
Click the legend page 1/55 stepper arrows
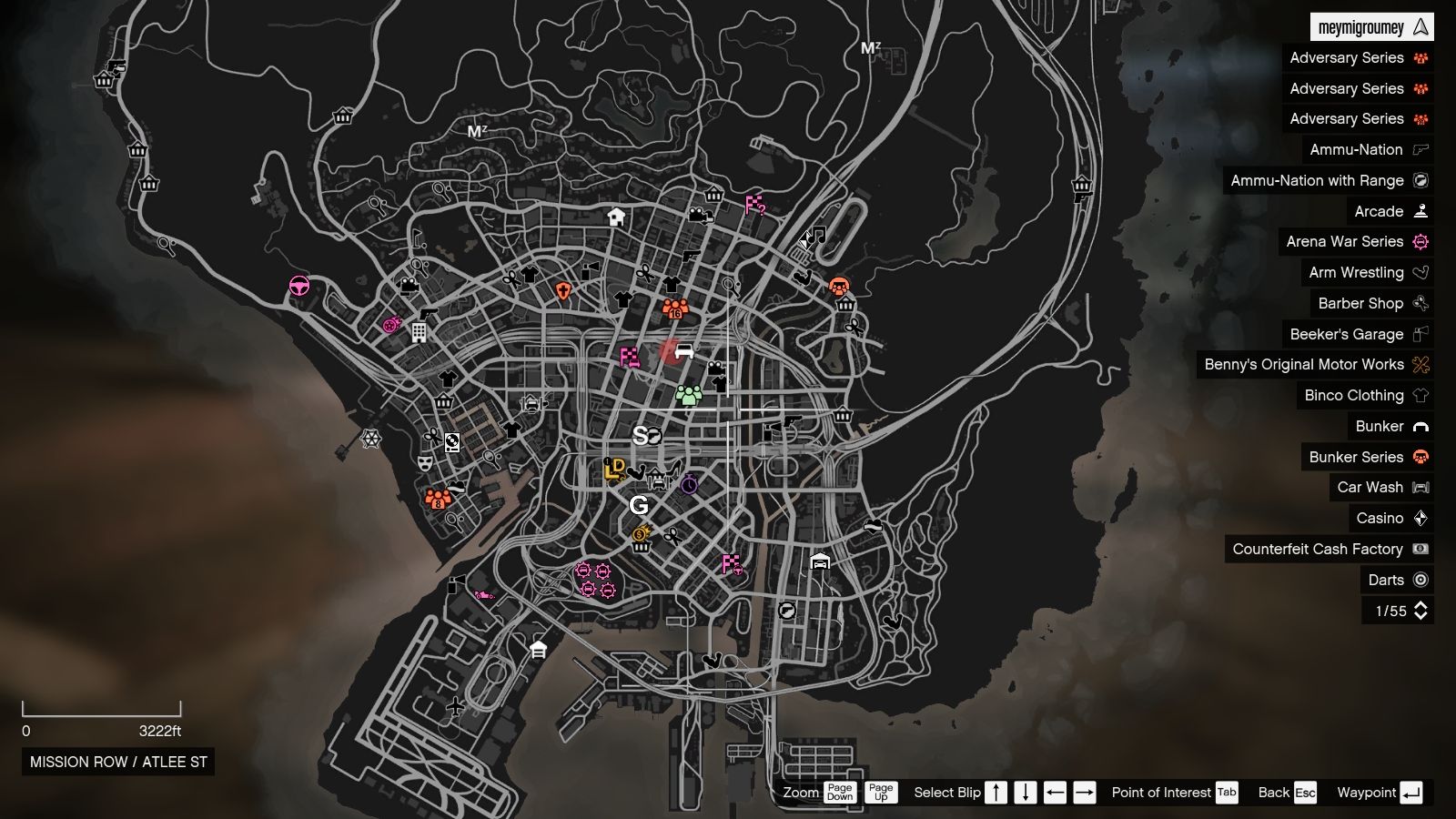point(1421,611)
